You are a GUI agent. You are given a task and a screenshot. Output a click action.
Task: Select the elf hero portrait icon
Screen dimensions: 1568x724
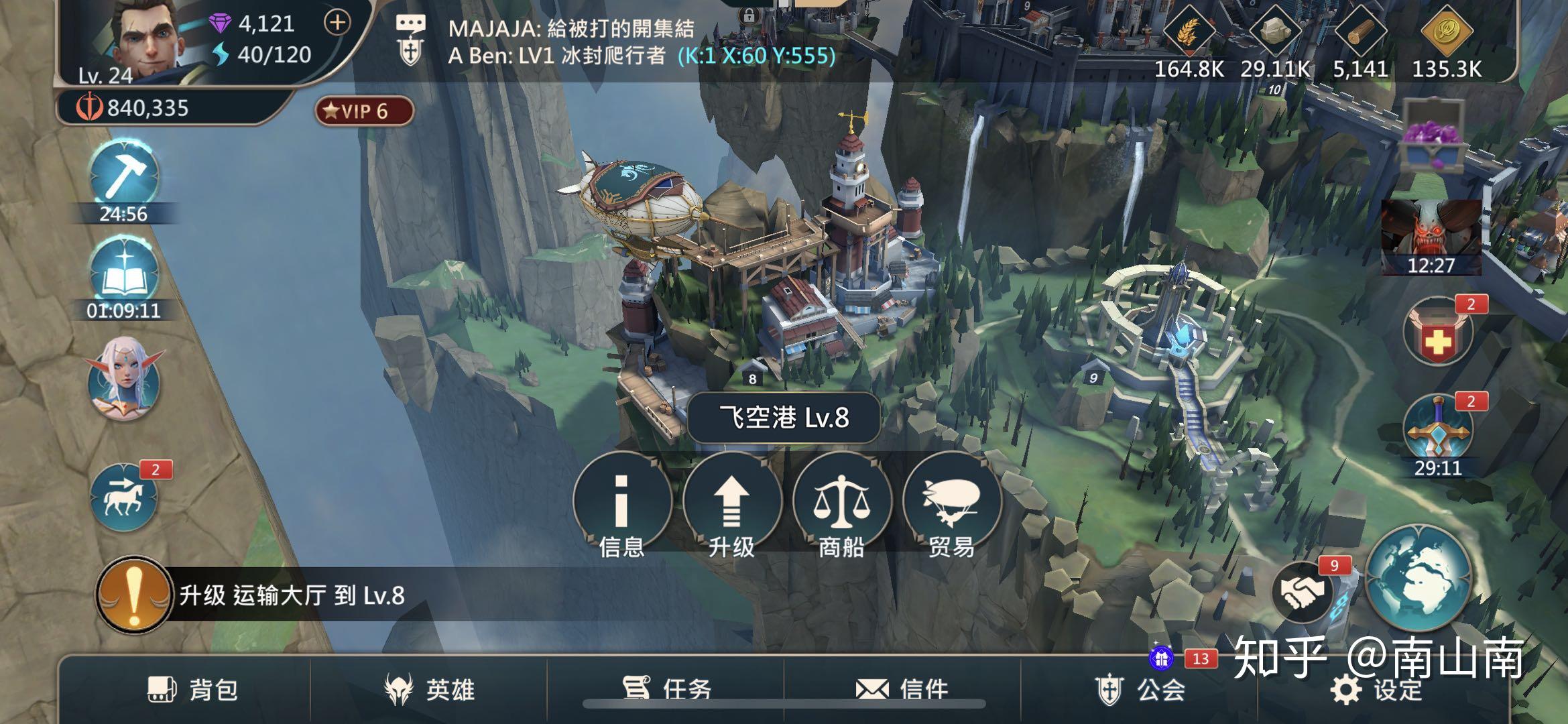coord(125,379)
